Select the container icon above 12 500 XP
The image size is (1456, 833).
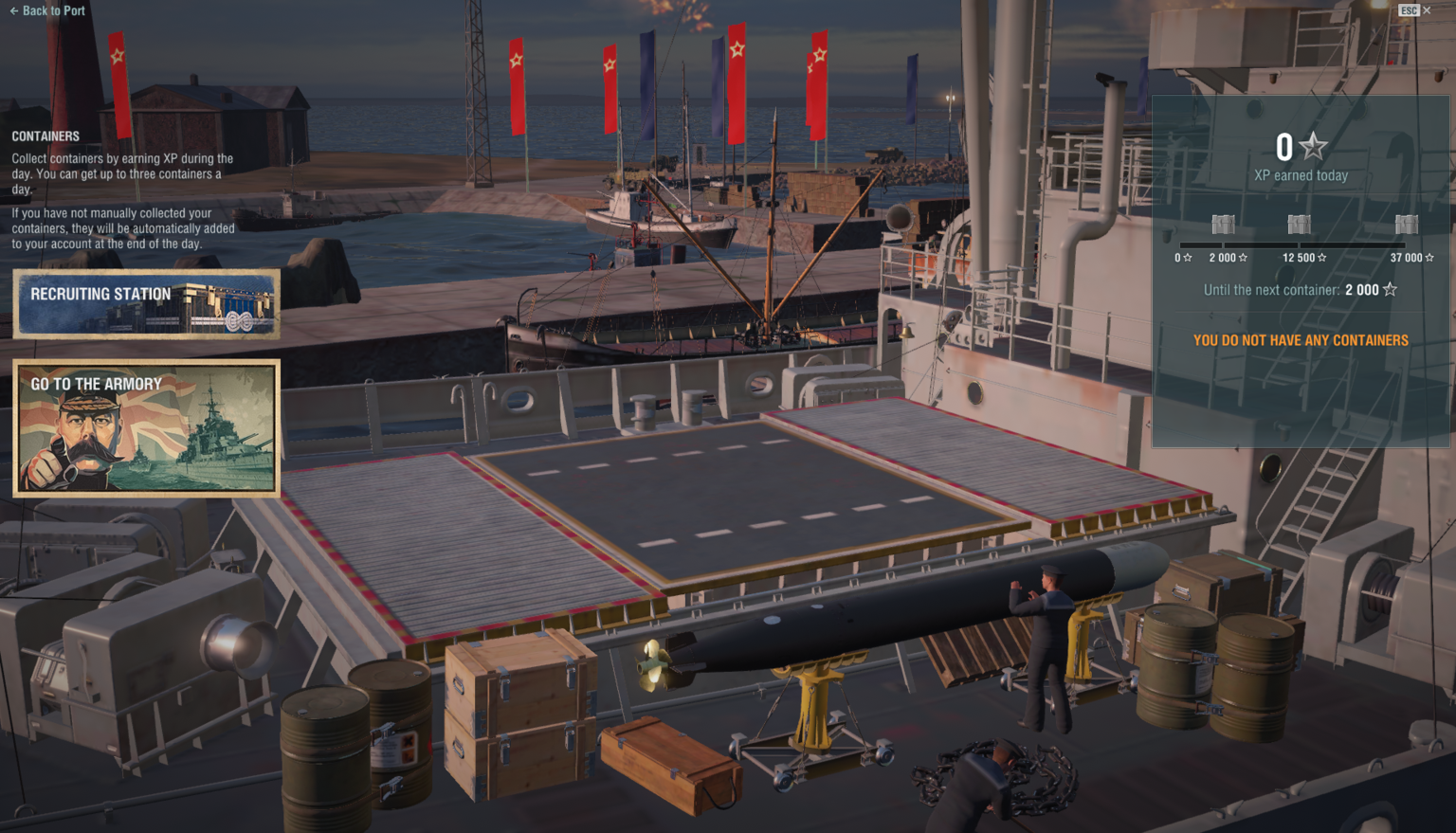point(1299,224)
